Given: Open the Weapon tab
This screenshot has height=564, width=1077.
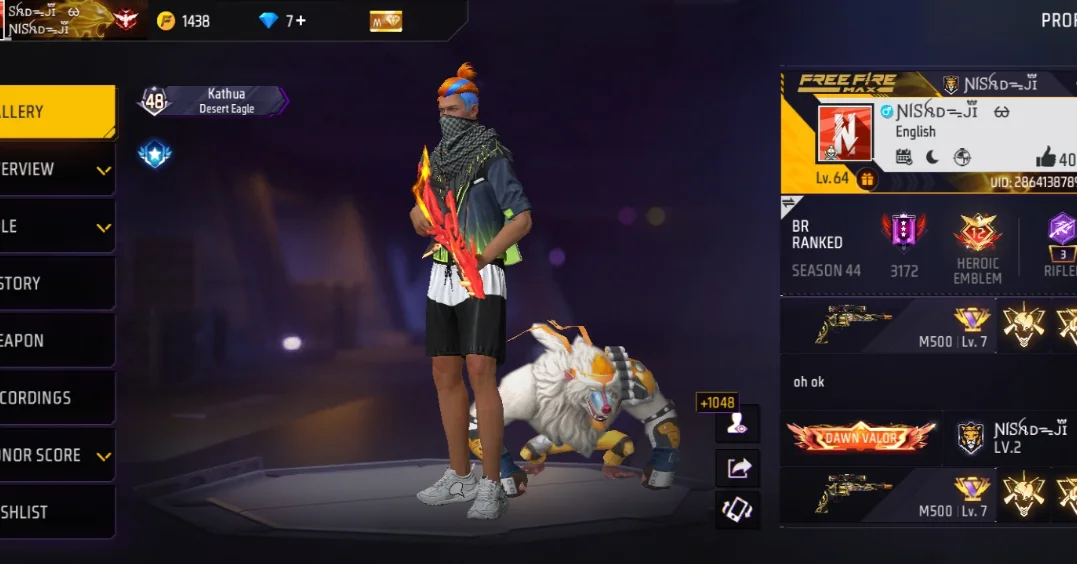Looking at the screenshot, I should [55, 340].
